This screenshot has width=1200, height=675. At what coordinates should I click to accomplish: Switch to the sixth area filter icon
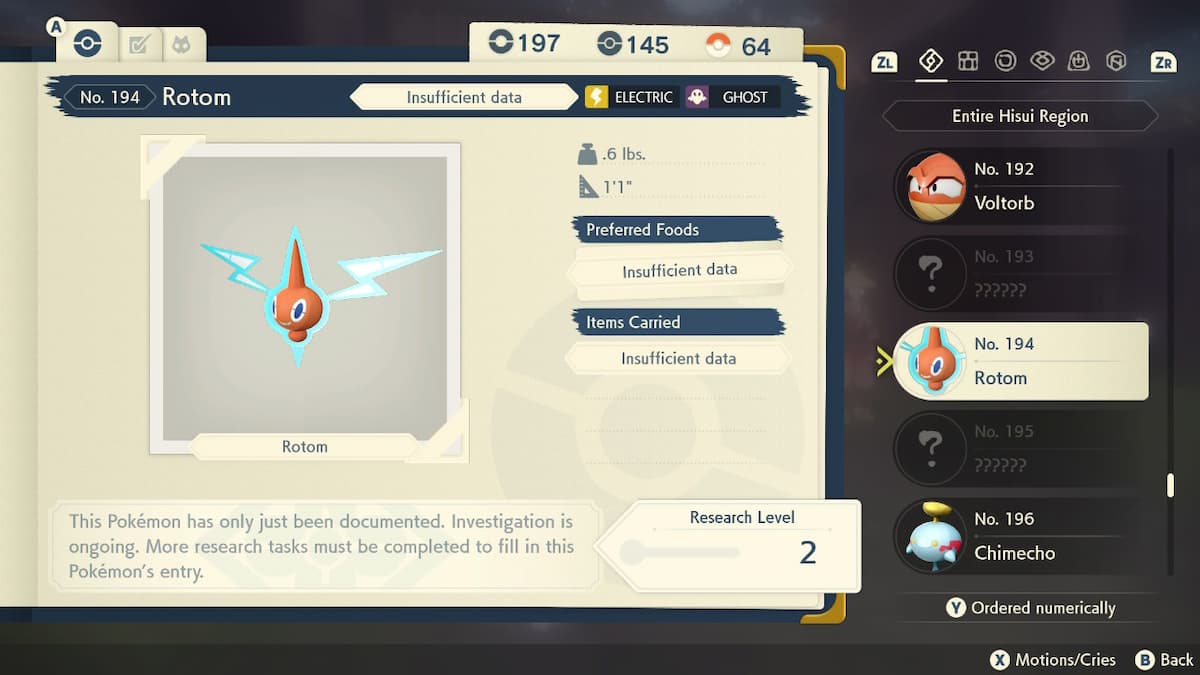tap(1116, 62)
